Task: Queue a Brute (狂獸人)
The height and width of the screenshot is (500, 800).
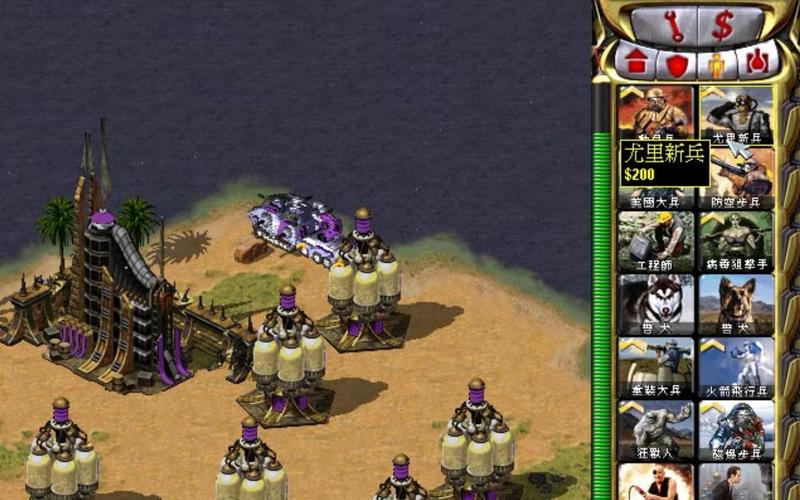Action: [656, 430]
